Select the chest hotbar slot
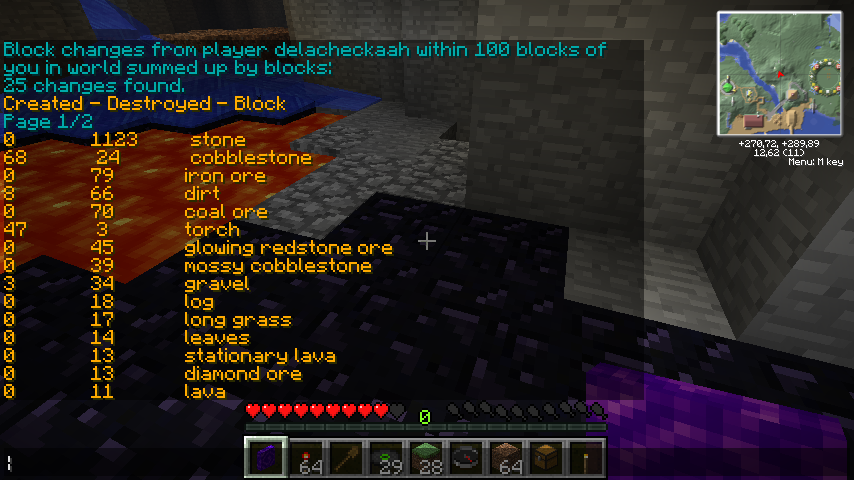 [x=546, y=457]
